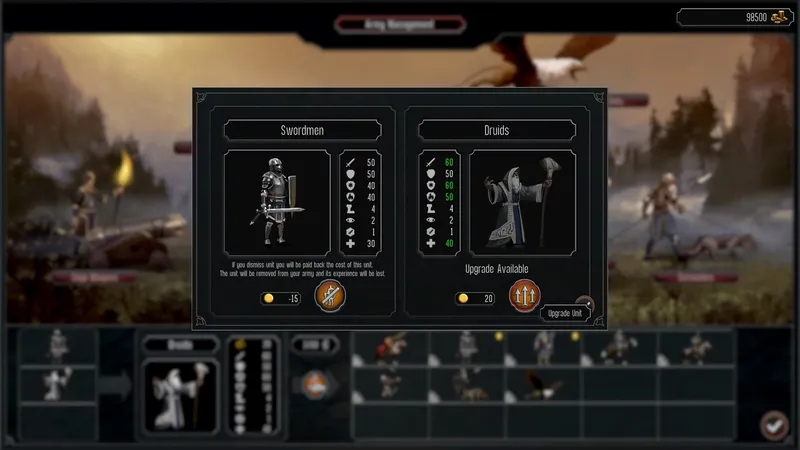Select the red-clad unit in the army grid
This screenshot has height=450, width=800.
click(x=393, y=347)
